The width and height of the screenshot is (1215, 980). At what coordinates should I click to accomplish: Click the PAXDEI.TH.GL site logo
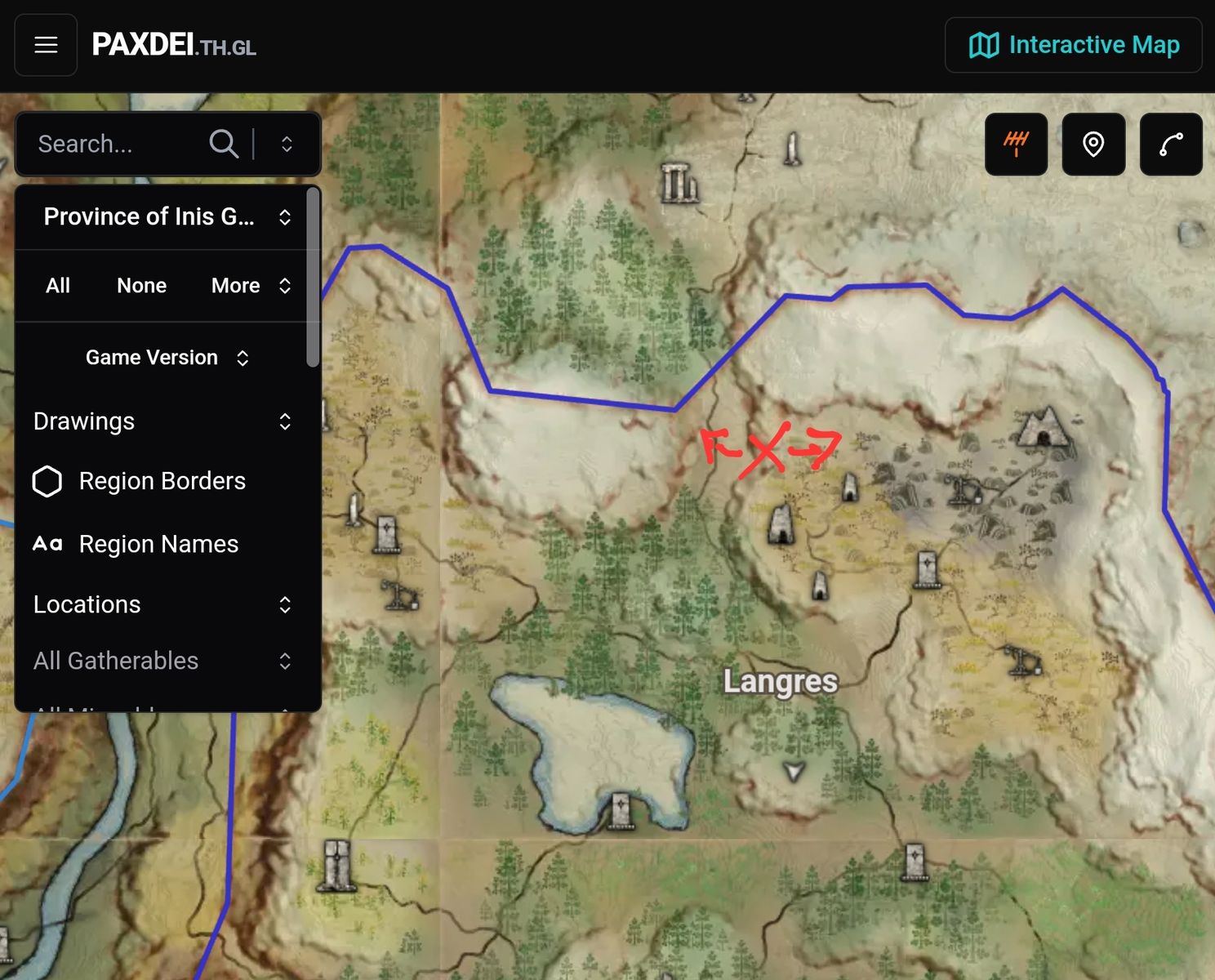point(174,45)
